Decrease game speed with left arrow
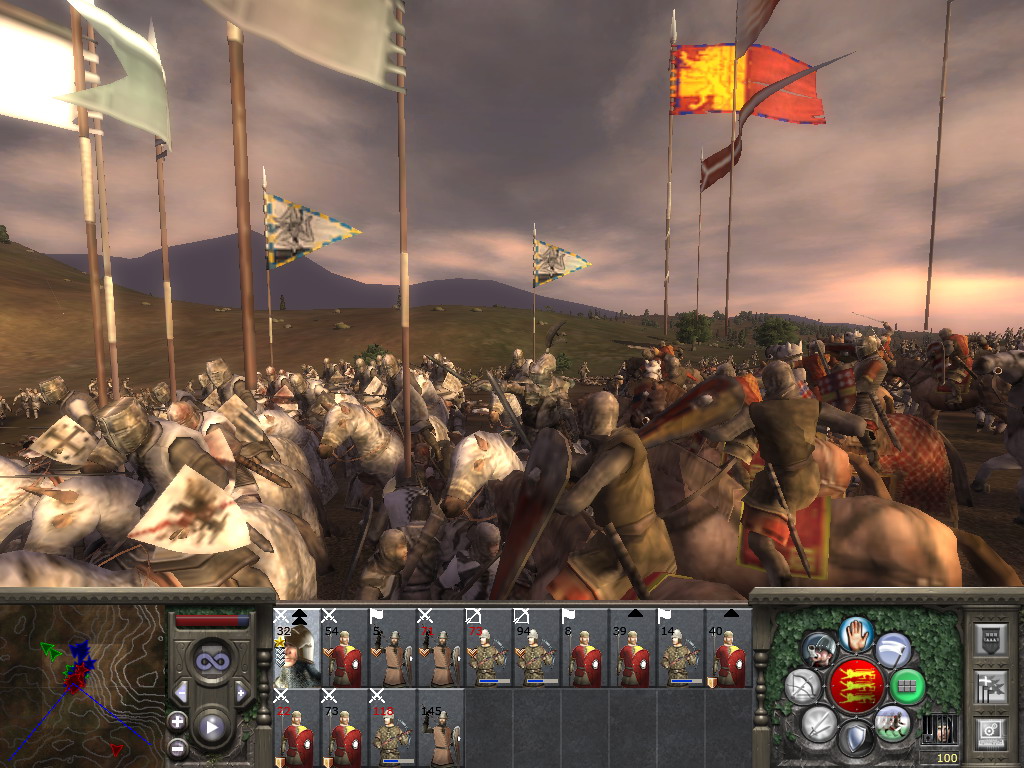The width and height of the screenshot is (1024, 768). tap(181, 692)
